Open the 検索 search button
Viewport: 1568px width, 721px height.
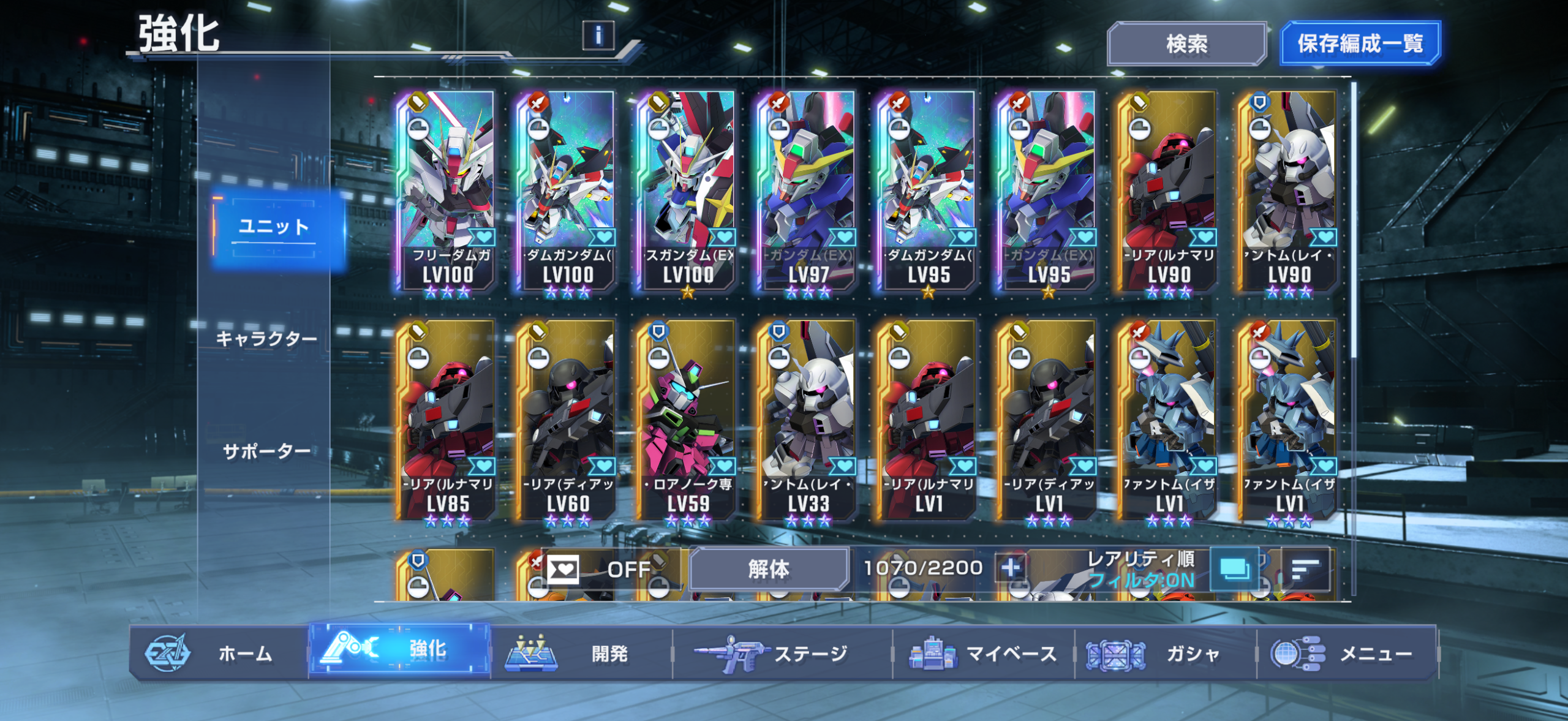pyautogui.click(x=1186, y=44)
